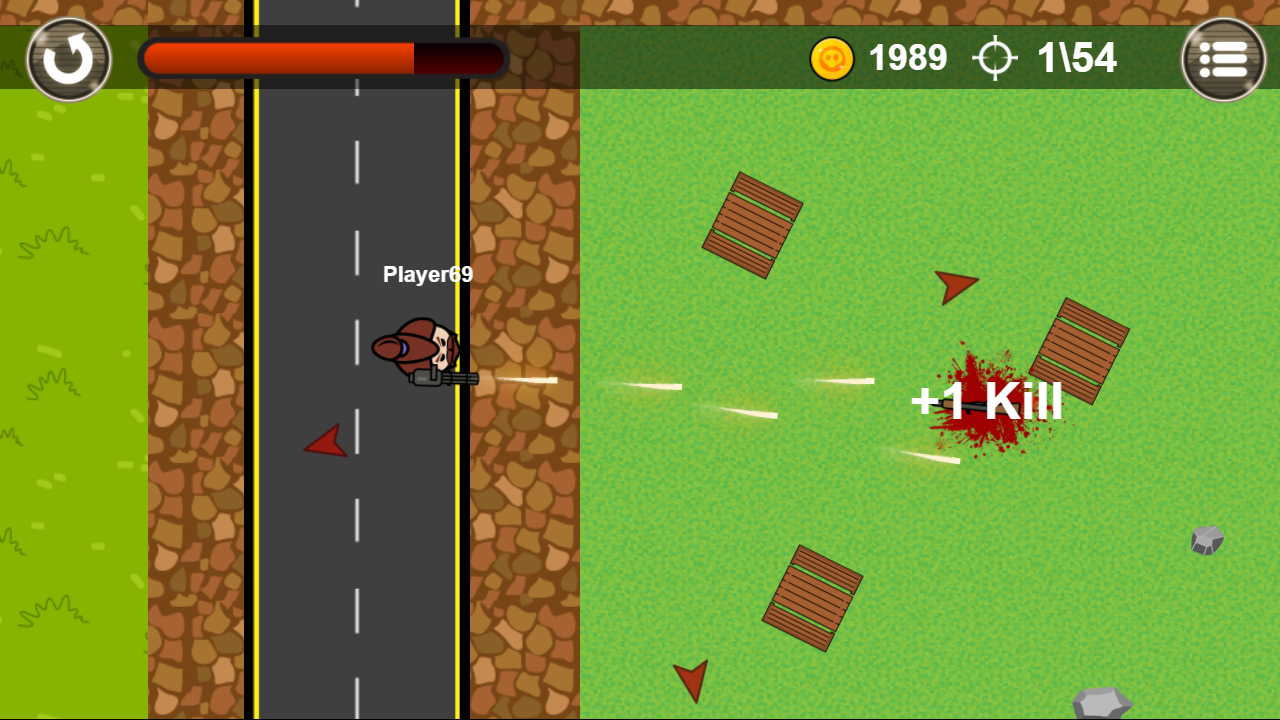The height and width of the screenshot is (720, 1280).
Task: Click the Player69 name label
Action: coord(429,274)
